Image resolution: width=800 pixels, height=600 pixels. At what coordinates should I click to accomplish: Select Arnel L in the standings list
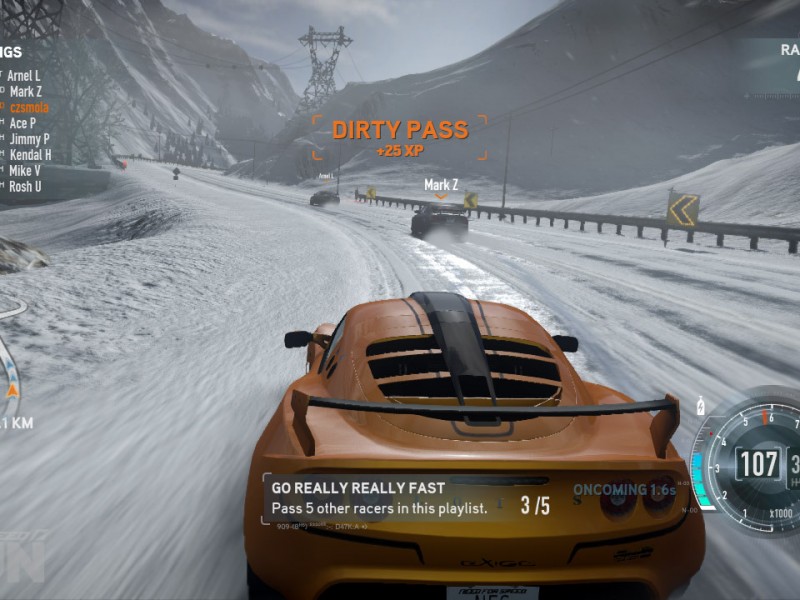25,75
